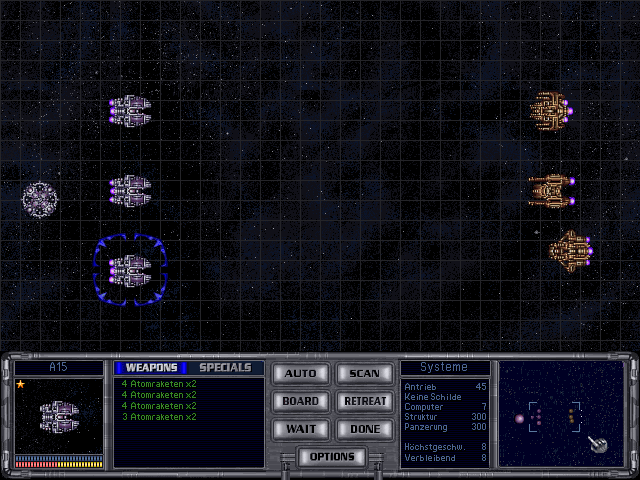Order a RETREAT from combat
The height and width of the screenshot is (480, 640).
click(x=364, y=401)
